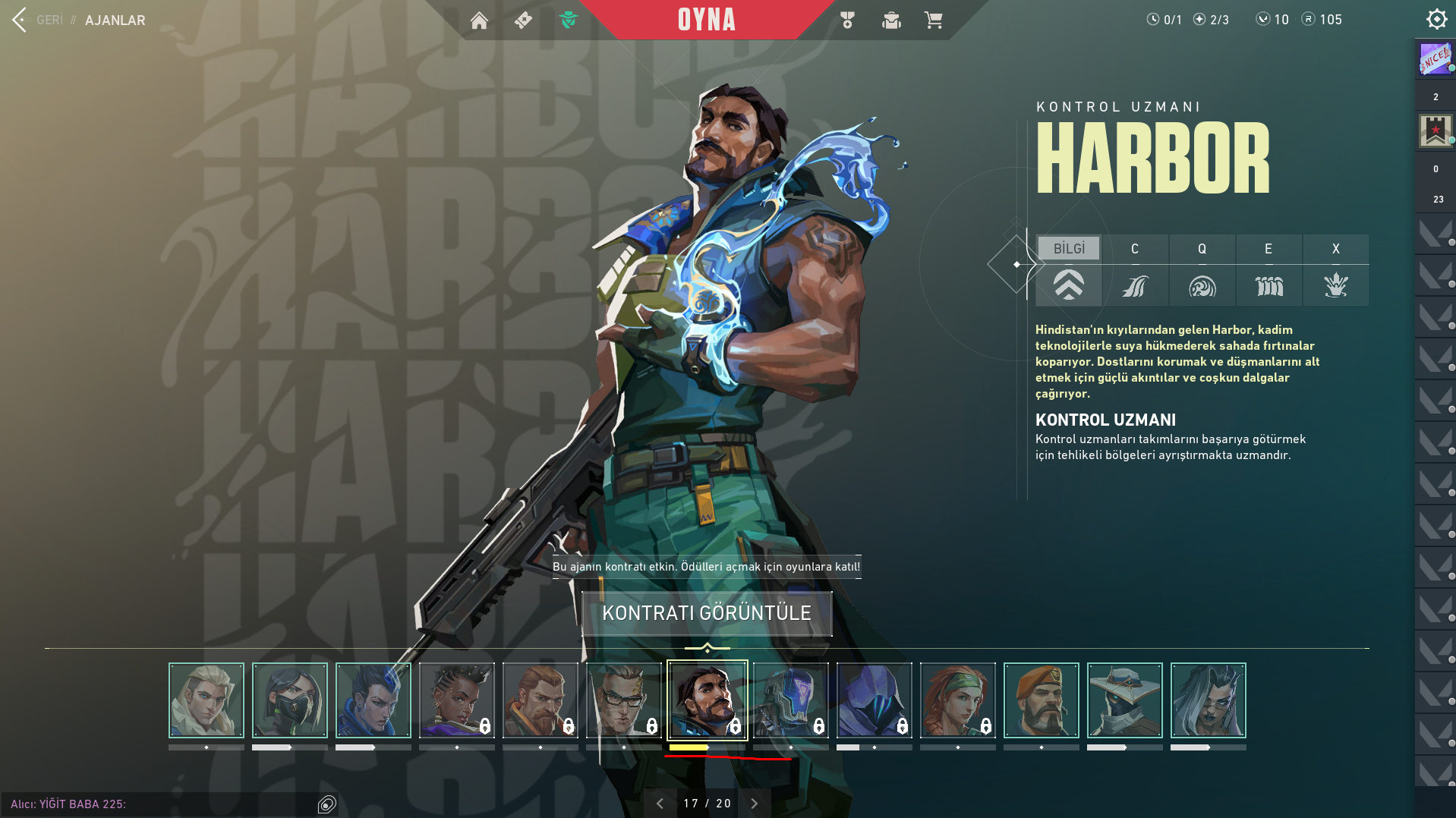Select the Skye agent portrait with green headband
The width and height of the screenshot is (1456, 818).
pyautogui.click(x=957, y=700)
